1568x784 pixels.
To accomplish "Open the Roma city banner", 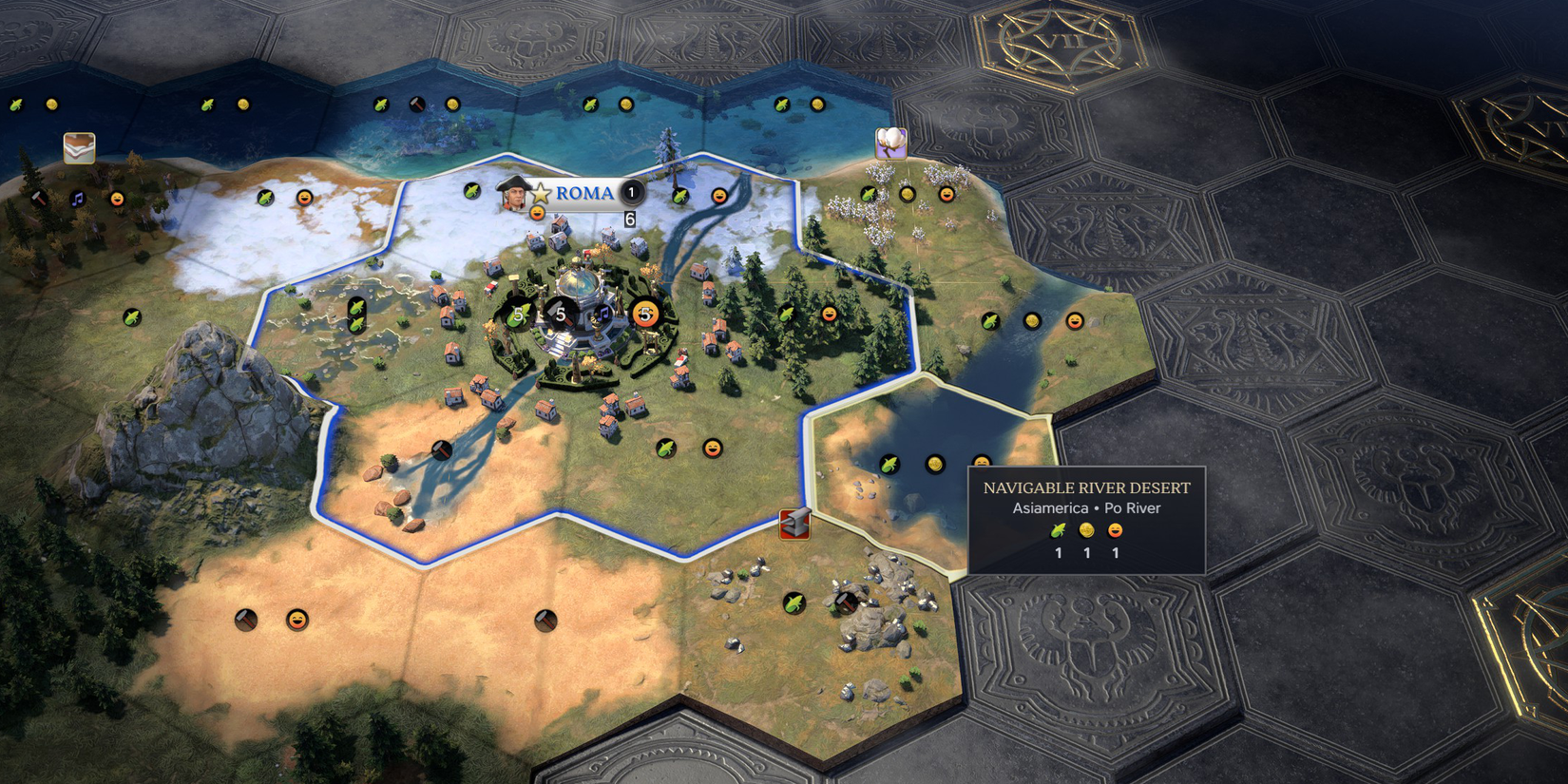I will (x=584, y=193).
